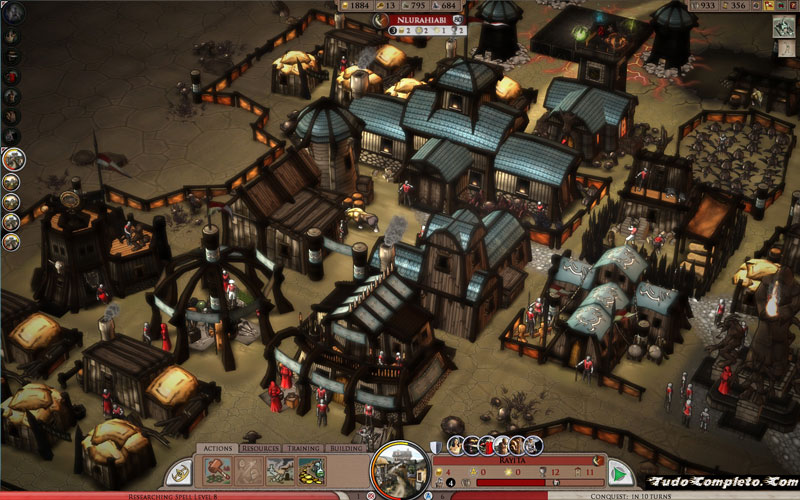Select the Training tab

[304, 449]
